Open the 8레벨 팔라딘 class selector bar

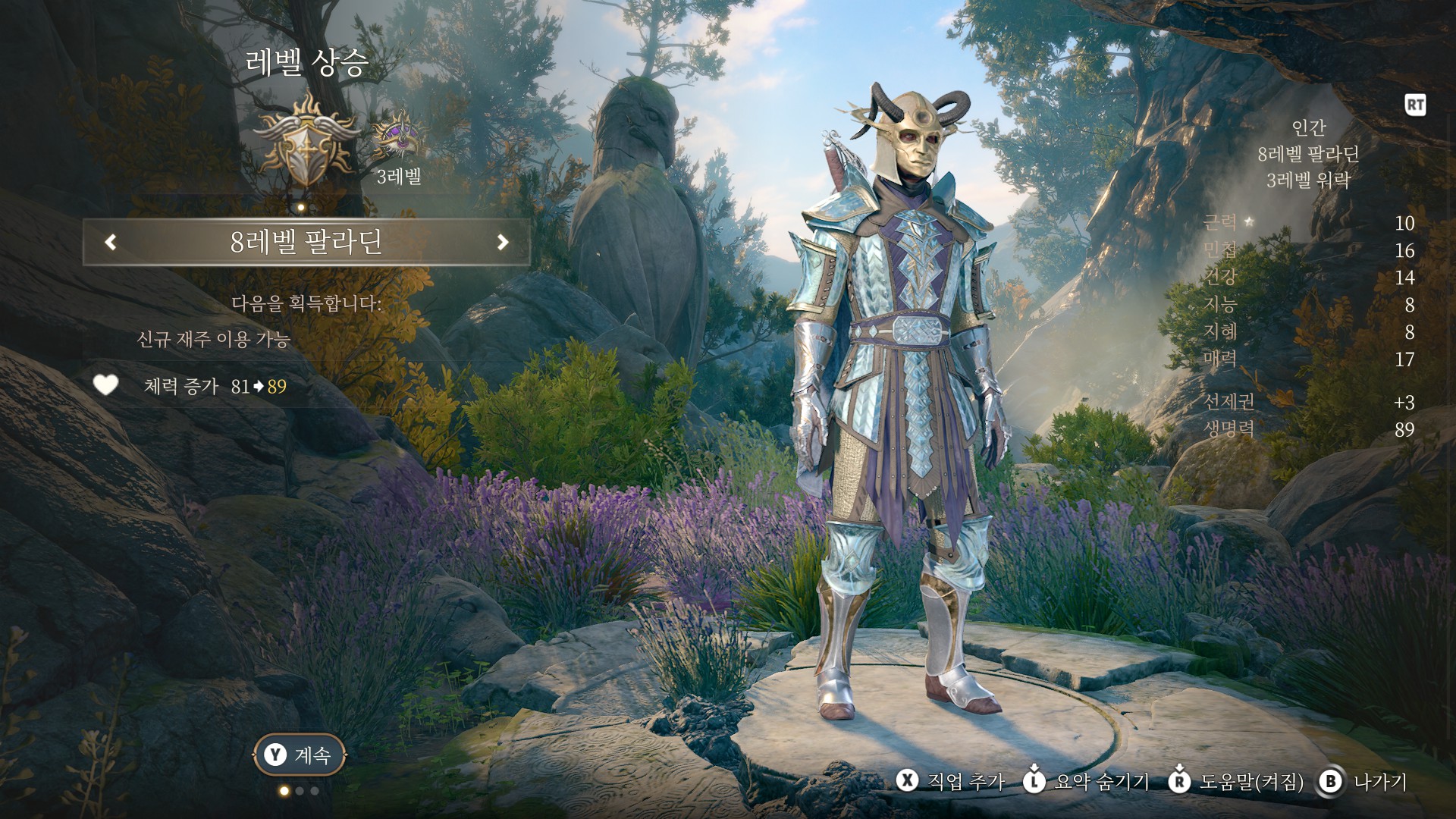tap(306, 242)
